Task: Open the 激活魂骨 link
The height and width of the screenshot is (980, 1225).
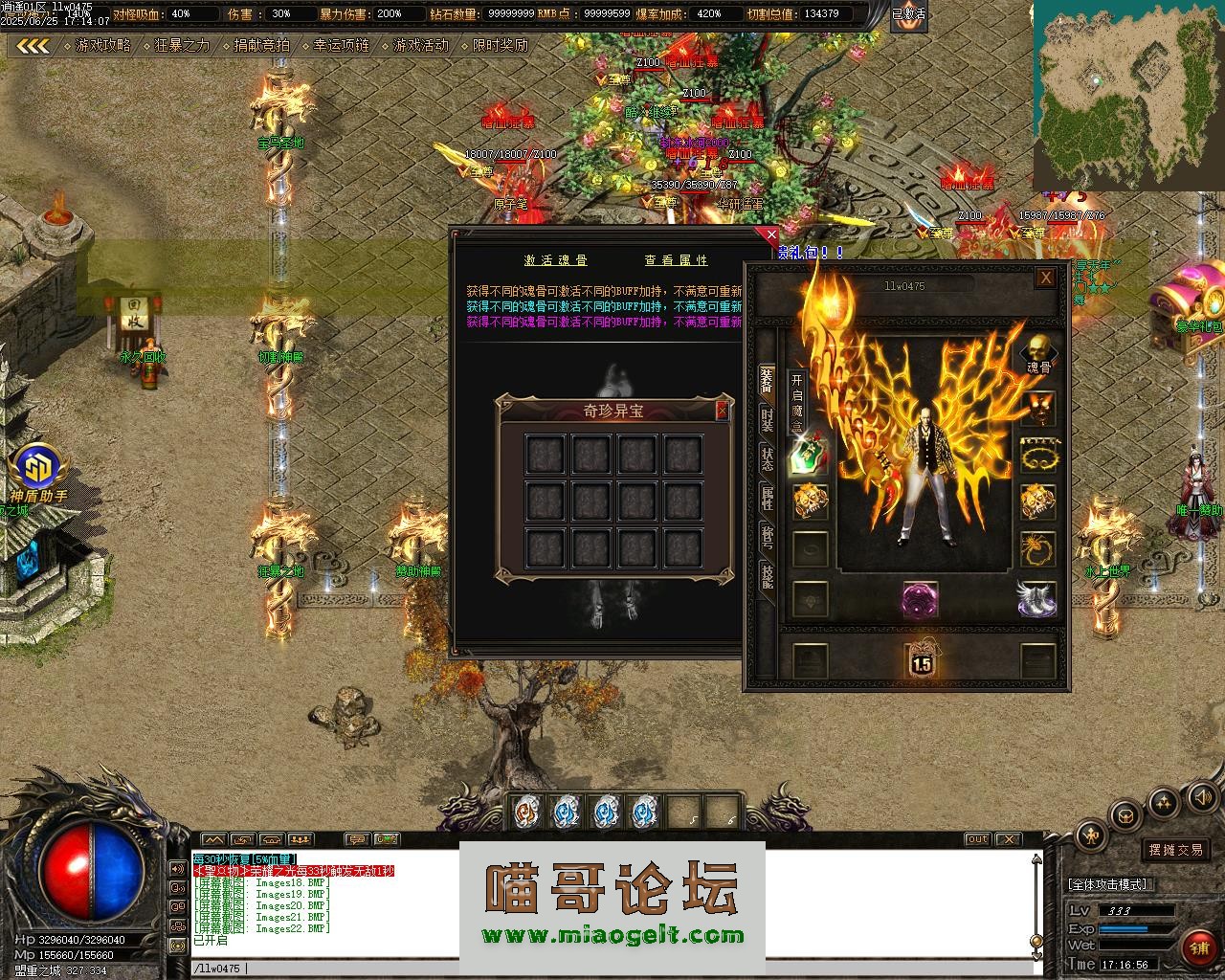Action: 556,260
